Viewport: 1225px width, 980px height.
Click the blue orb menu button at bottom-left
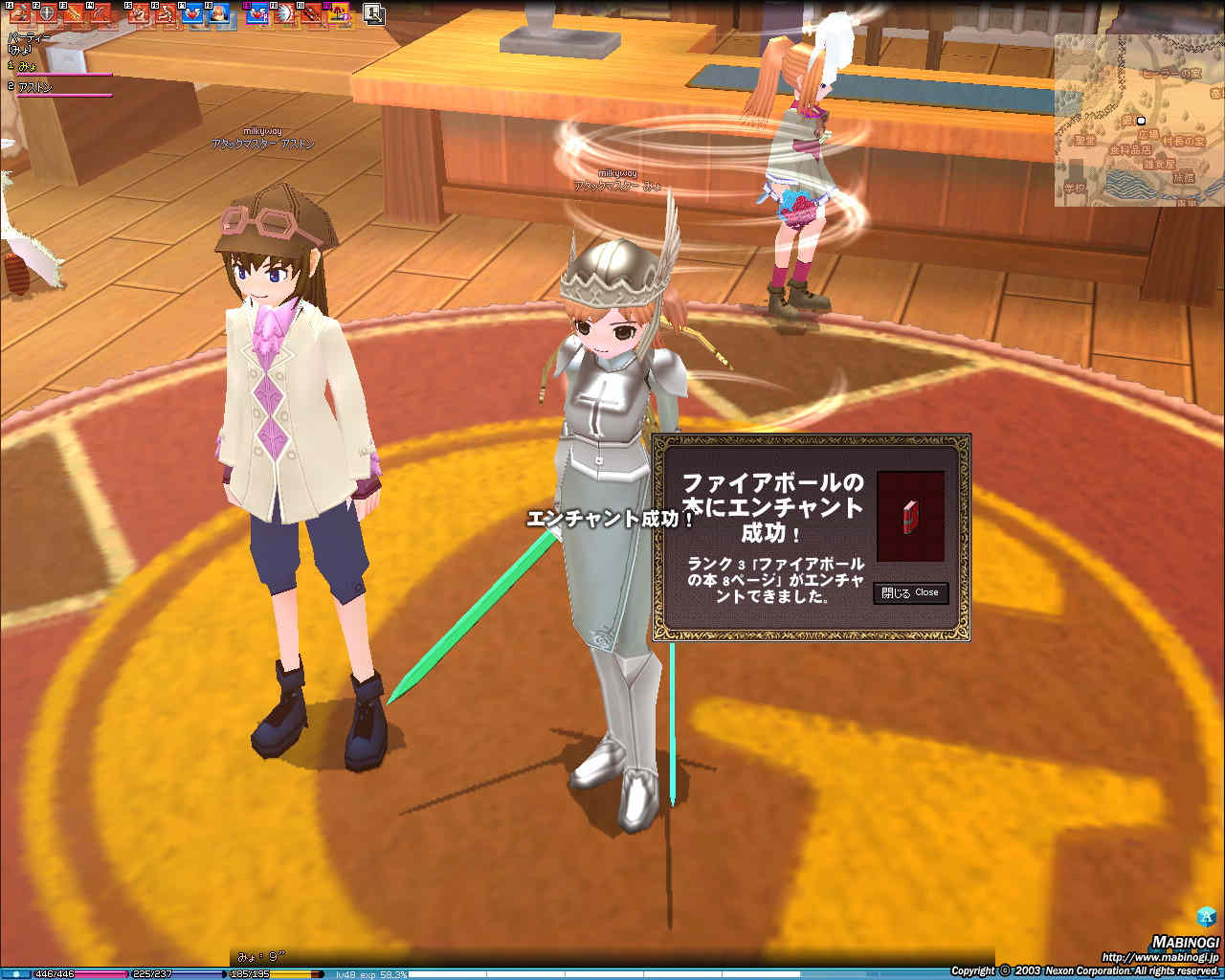[x=15, y=974]
